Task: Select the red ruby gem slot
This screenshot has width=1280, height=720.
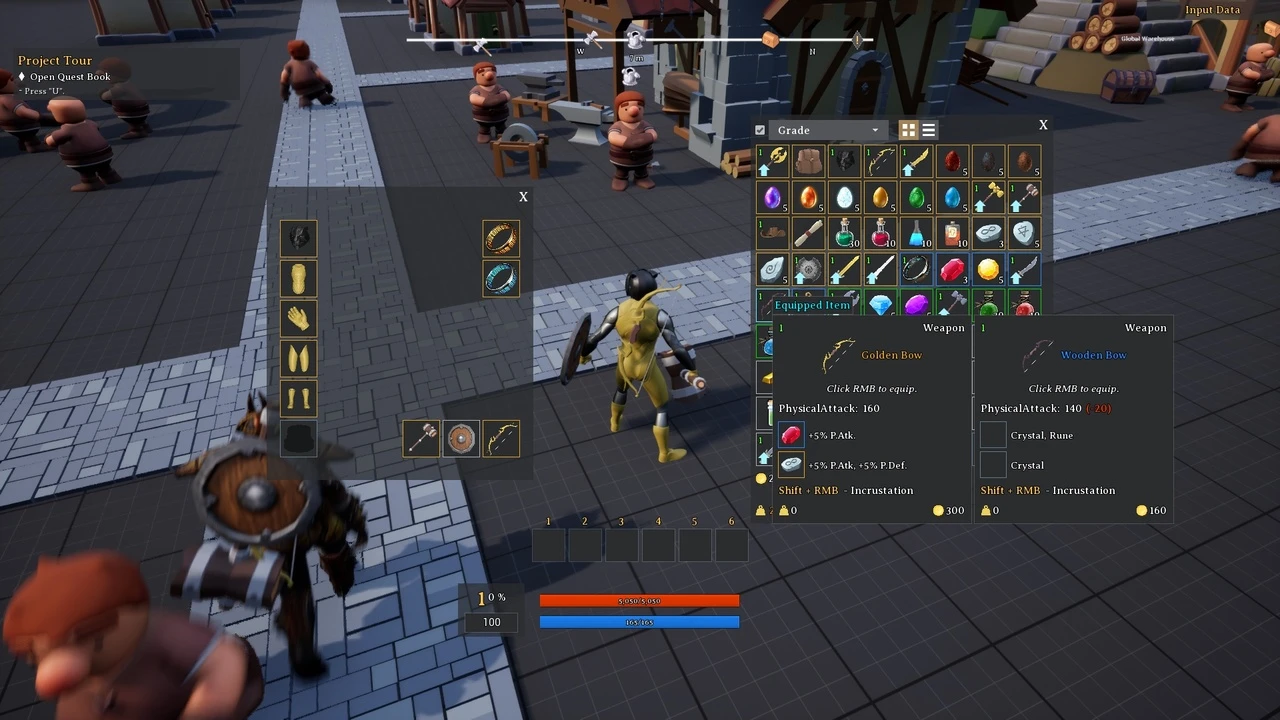Action: tap(953, 269)
